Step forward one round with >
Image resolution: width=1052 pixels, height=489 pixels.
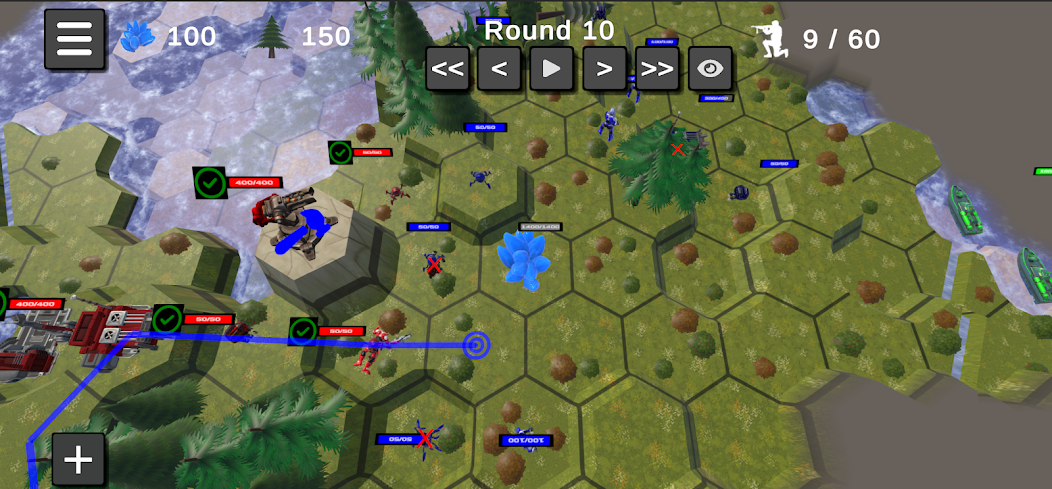pos(604,69)
